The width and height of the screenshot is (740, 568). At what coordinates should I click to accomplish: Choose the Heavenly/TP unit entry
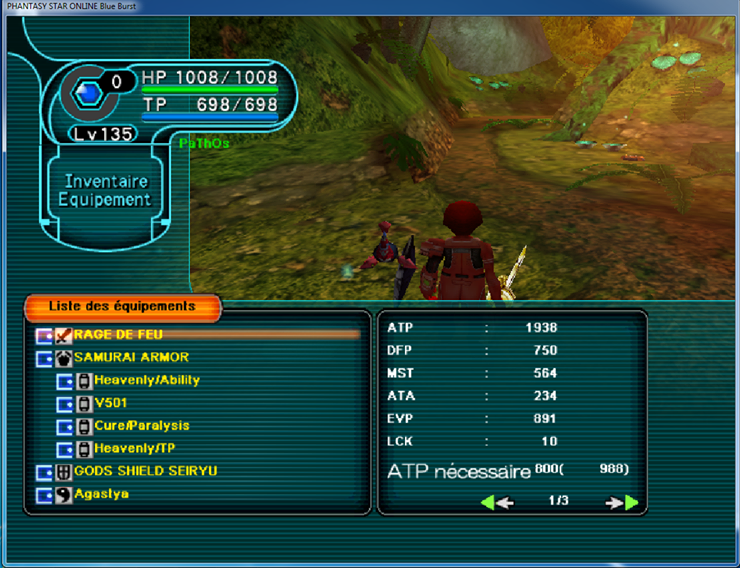(x=134, y=448)
